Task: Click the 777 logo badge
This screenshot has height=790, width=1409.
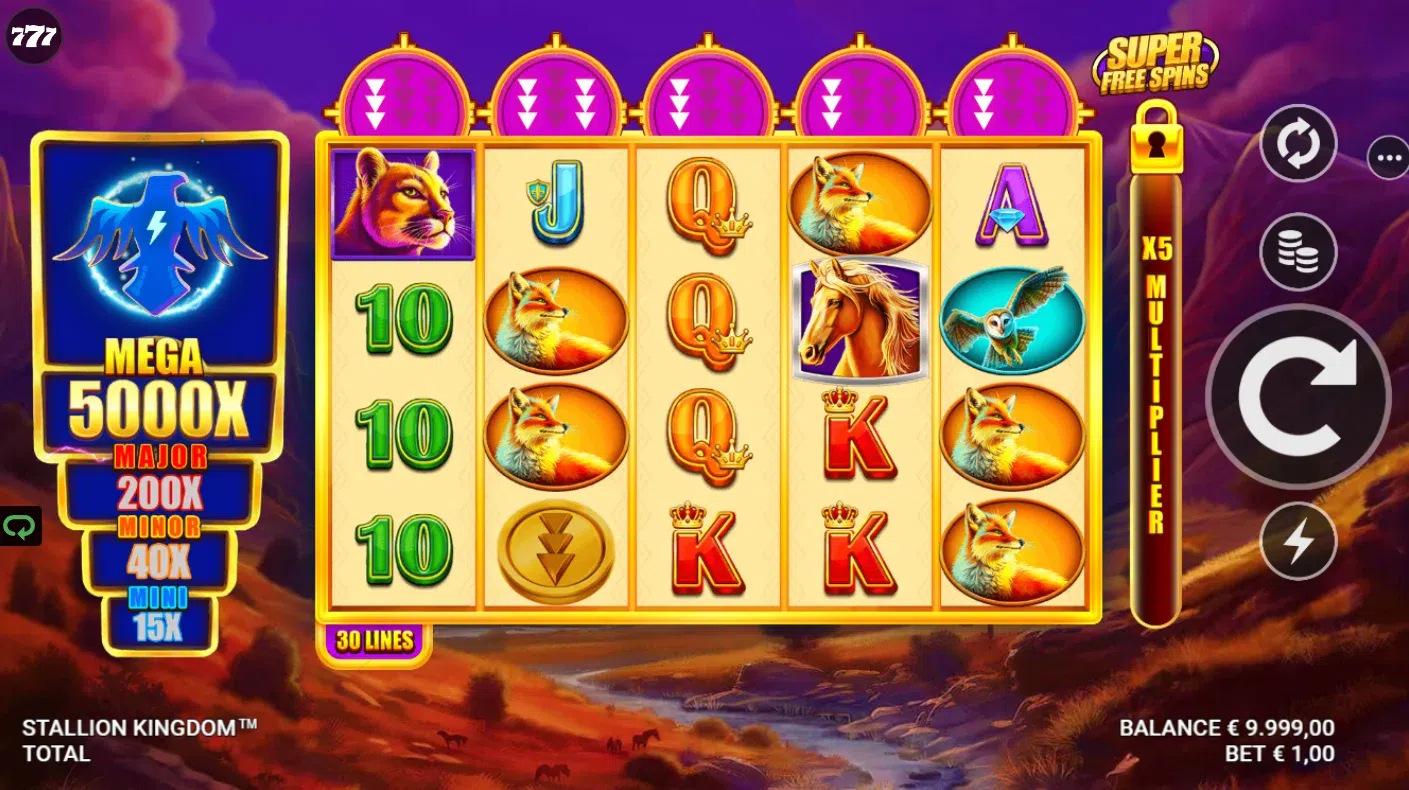Action: [x=34, y=37]
